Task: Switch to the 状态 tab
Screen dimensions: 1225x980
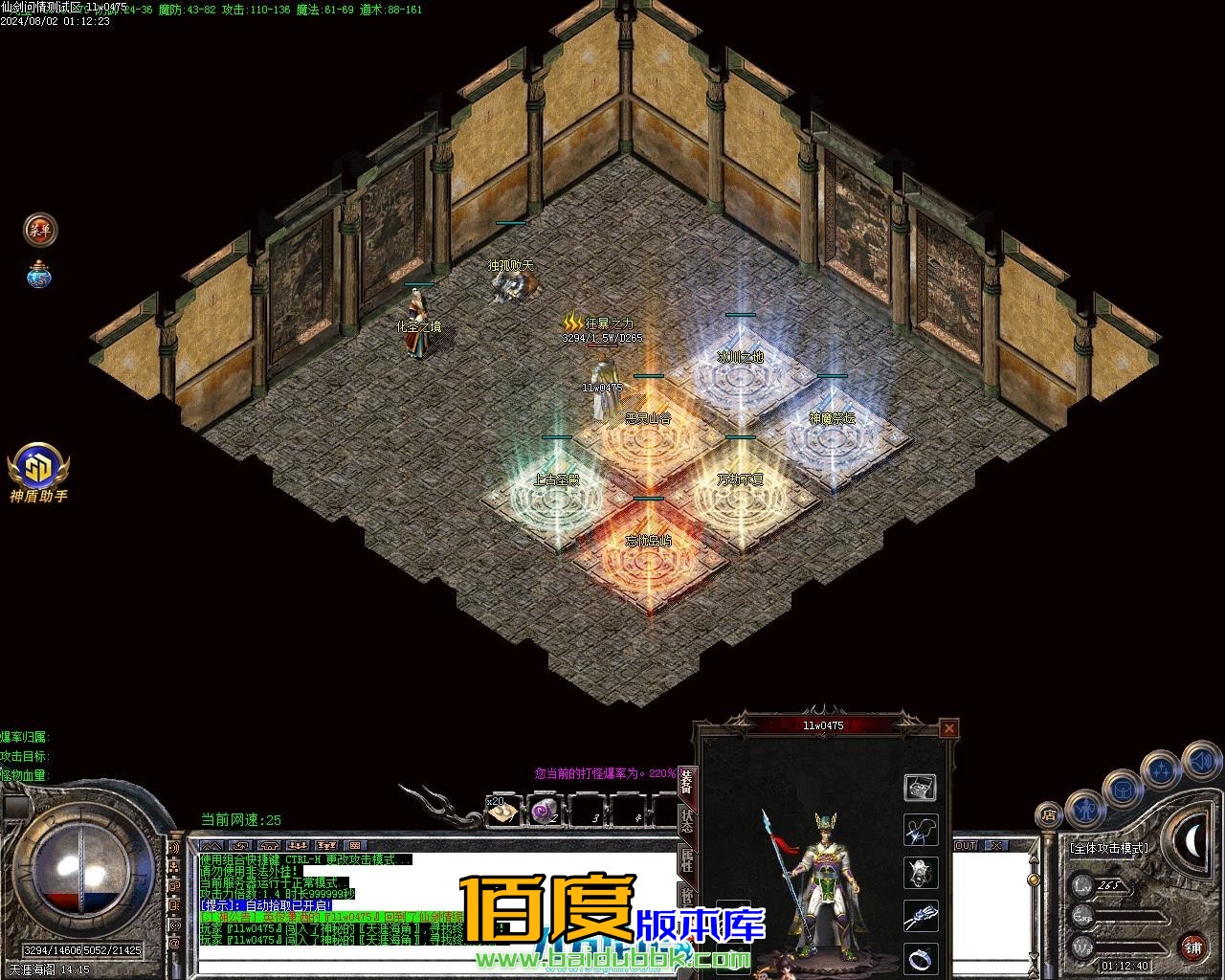Action: 687,822
